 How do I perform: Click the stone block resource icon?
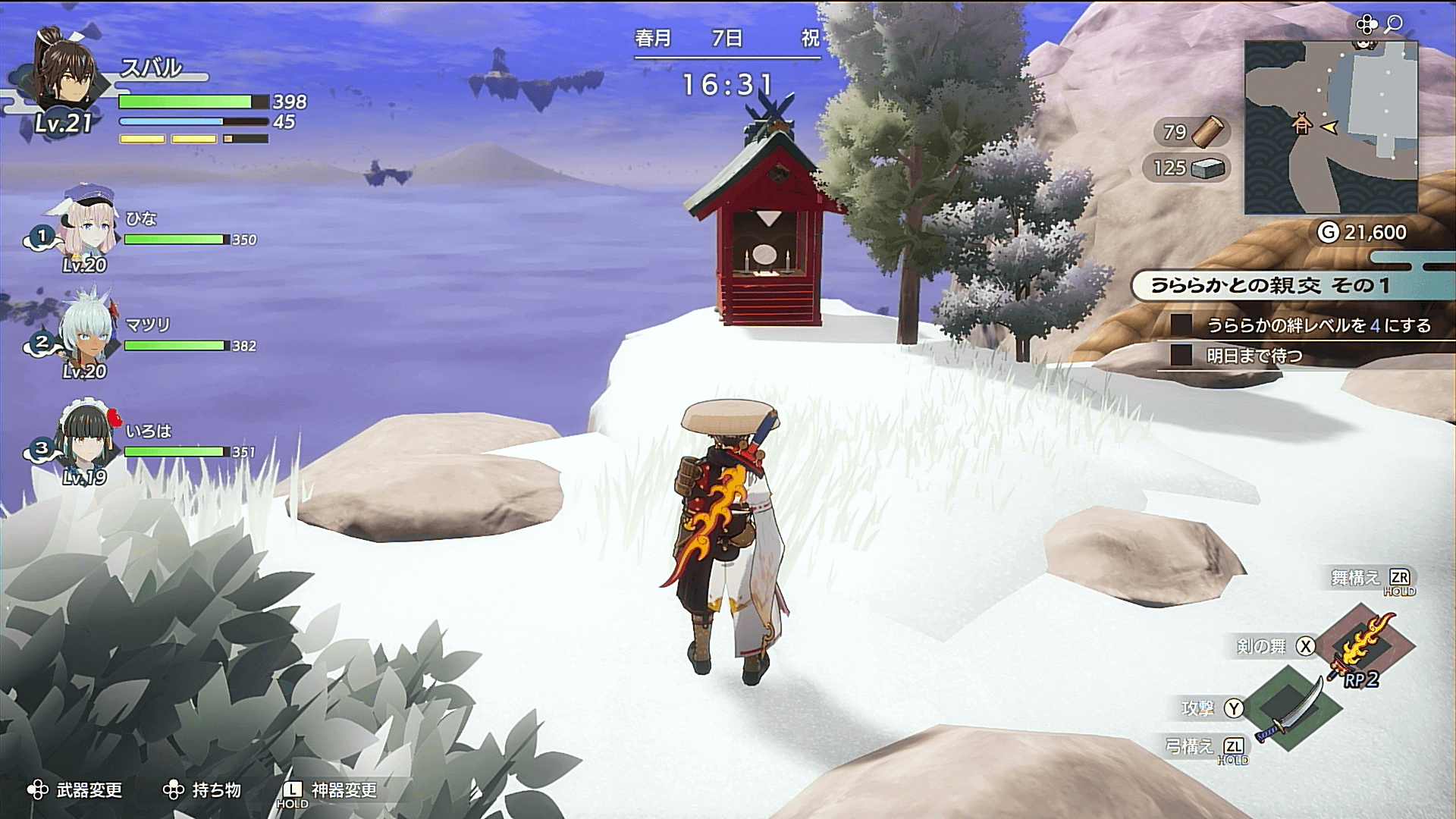(x=1208, y=168)
